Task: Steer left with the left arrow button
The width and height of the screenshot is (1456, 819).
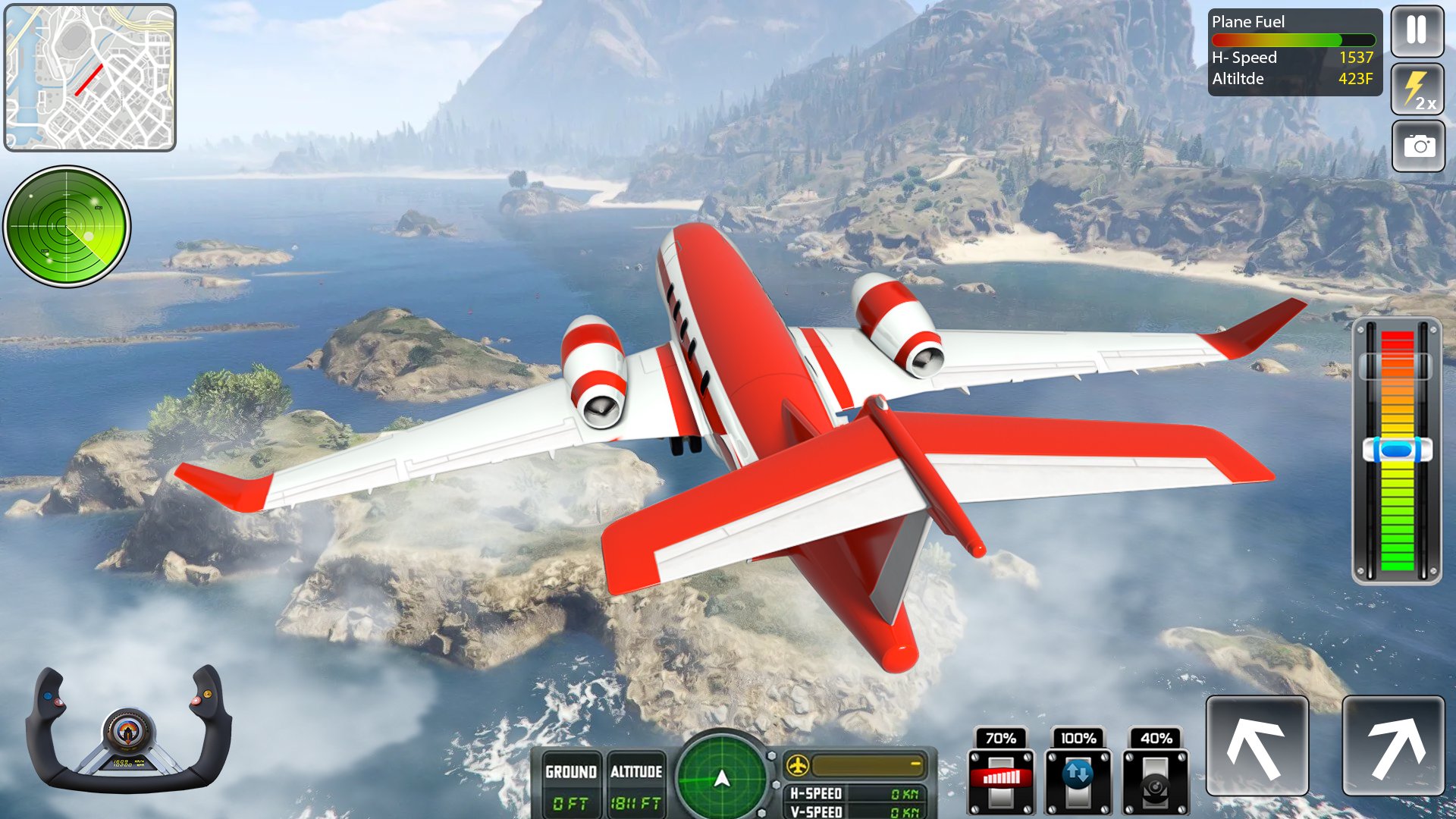Action: click(1257, 746)
